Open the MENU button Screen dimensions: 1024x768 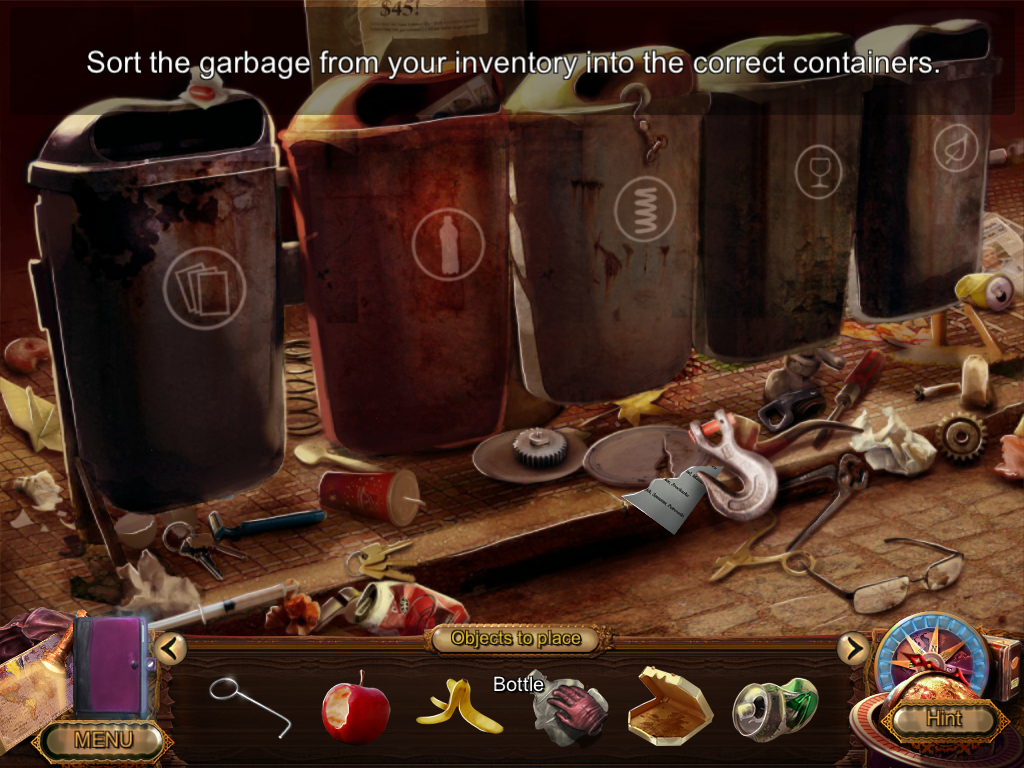(103, 741)
